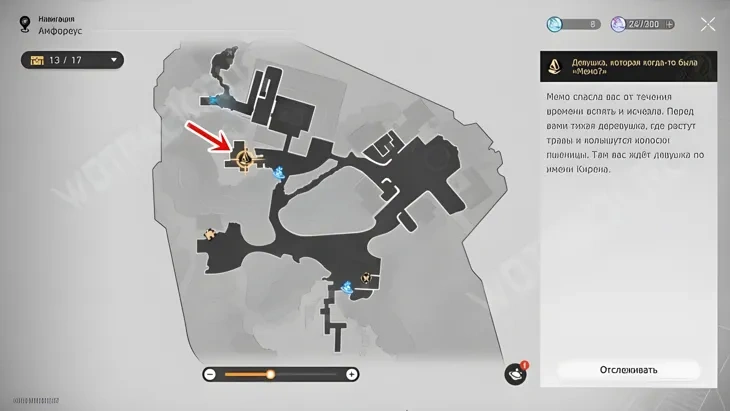
Task: Zoom out the map with the minus button
Action: pos(210,374)
